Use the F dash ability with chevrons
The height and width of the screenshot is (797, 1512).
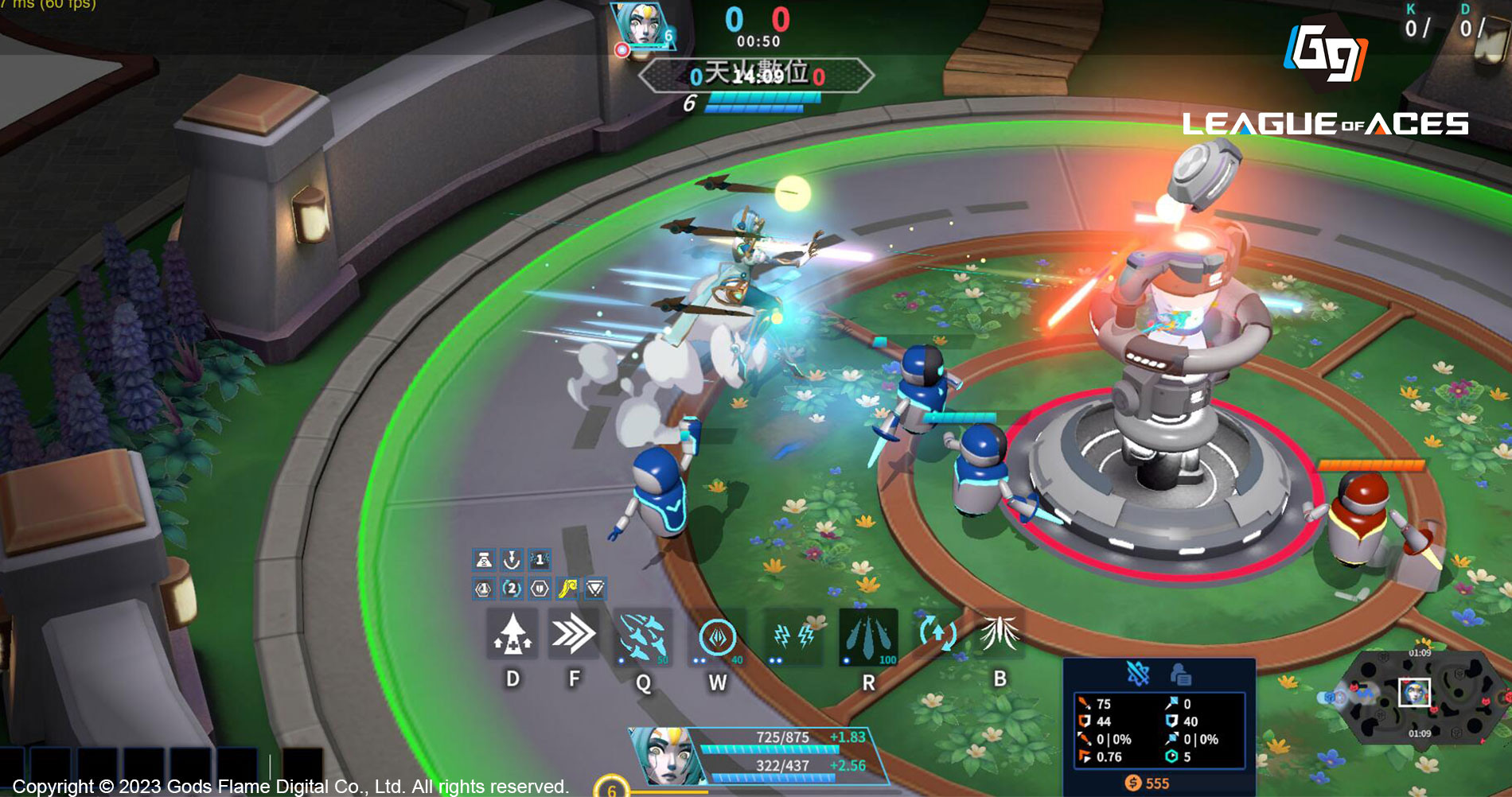click(573, 635)
